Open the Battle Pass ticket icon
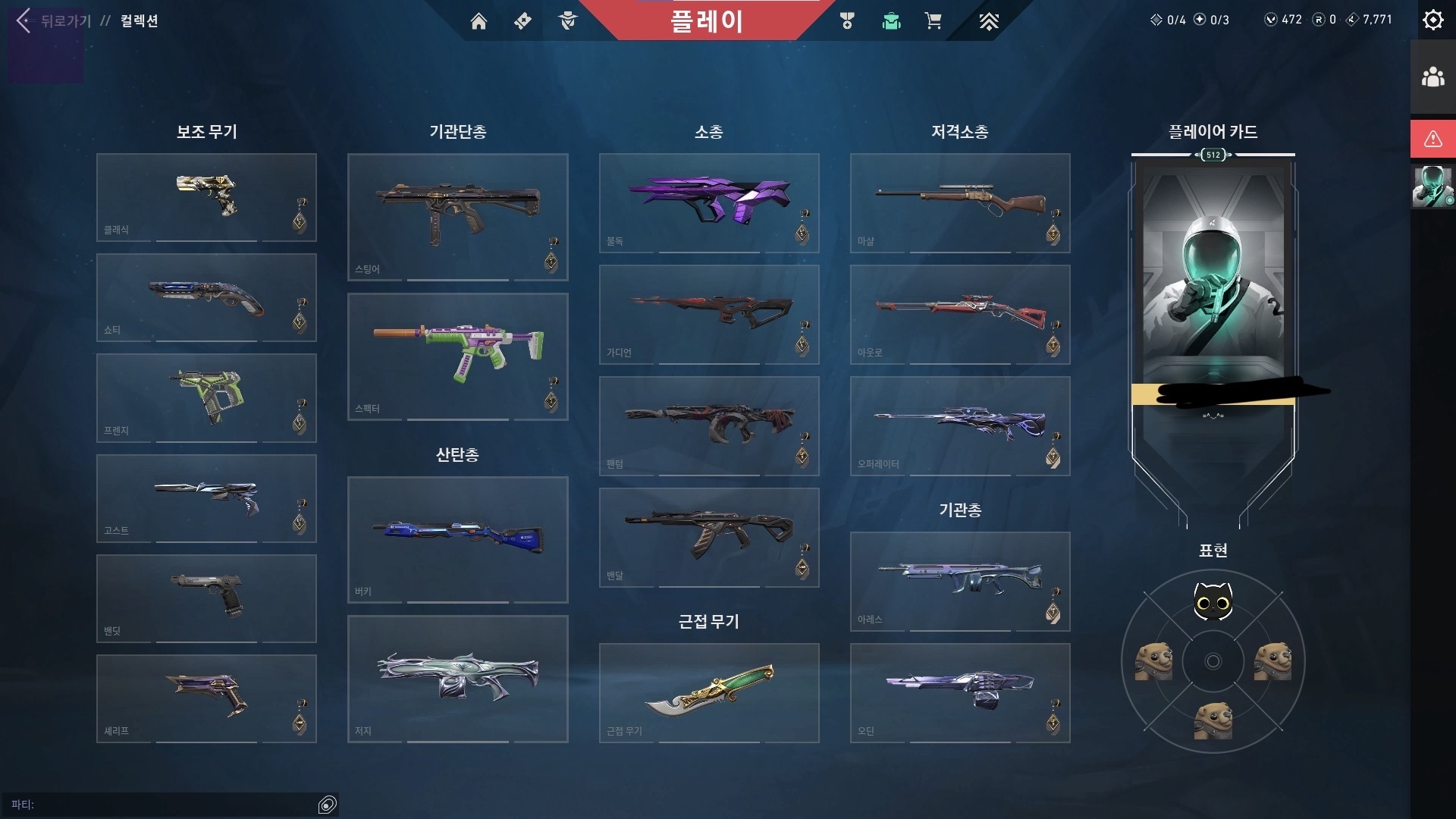 coord(522,21)
